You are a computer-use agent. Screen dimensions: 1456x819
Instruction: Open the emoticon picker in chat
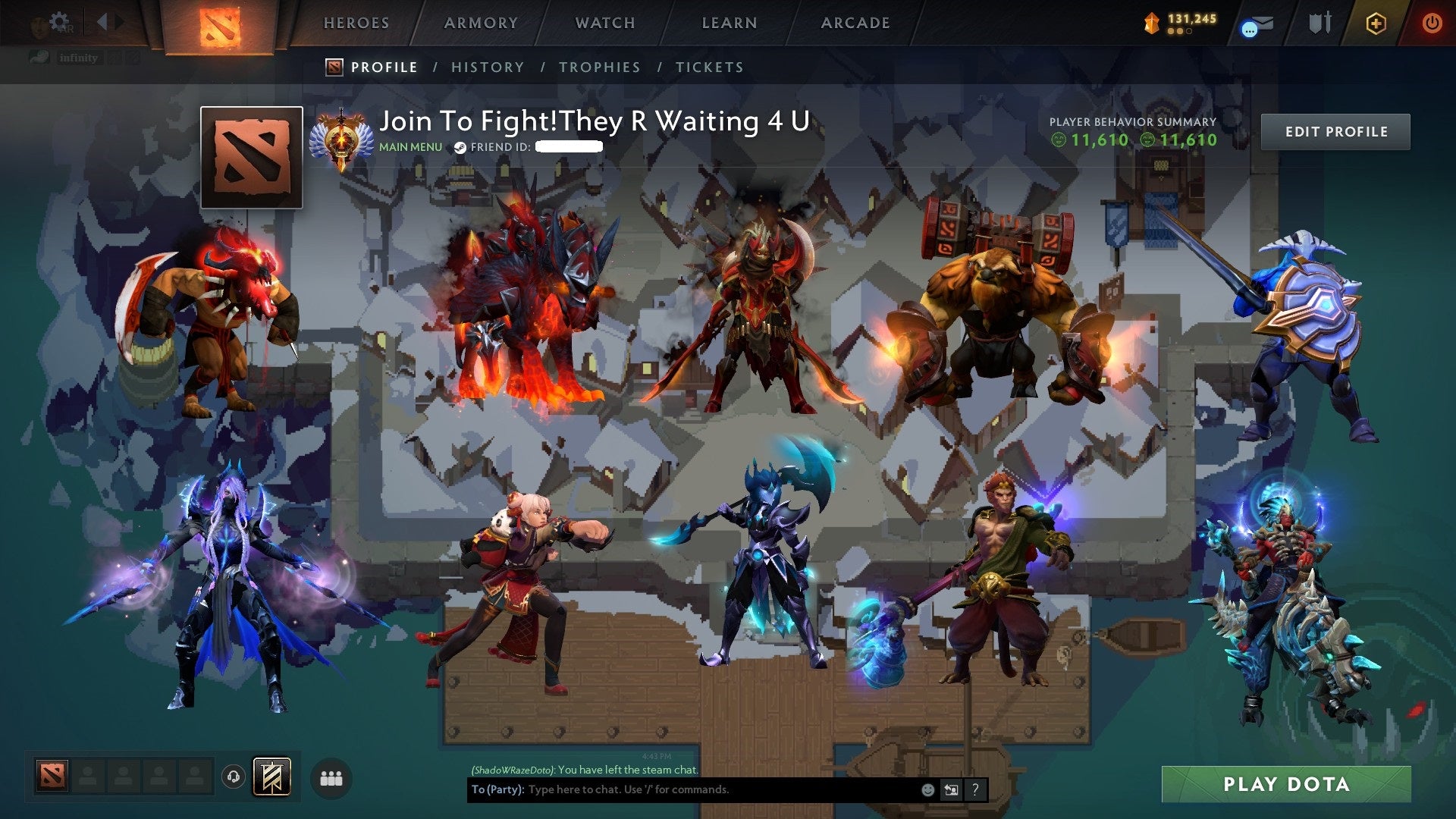927,790
